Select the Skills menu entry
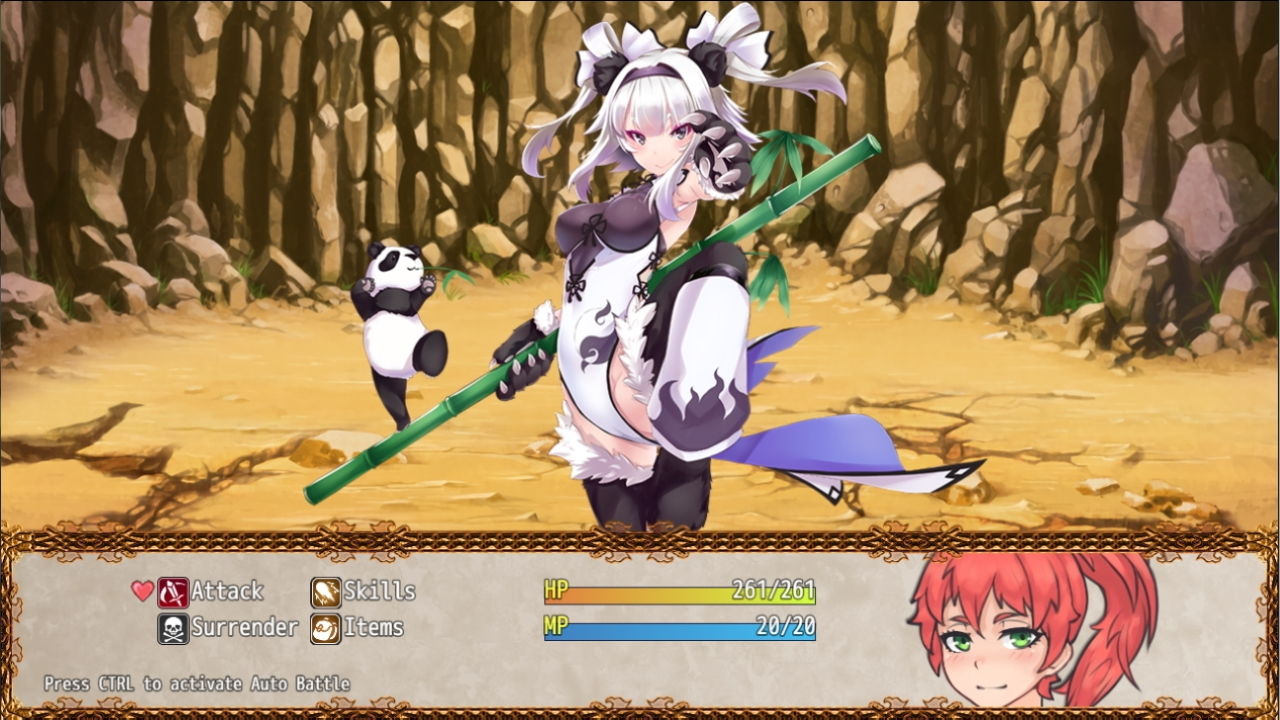This screenshot has width=1280, height=720. [x=379, y=591]
